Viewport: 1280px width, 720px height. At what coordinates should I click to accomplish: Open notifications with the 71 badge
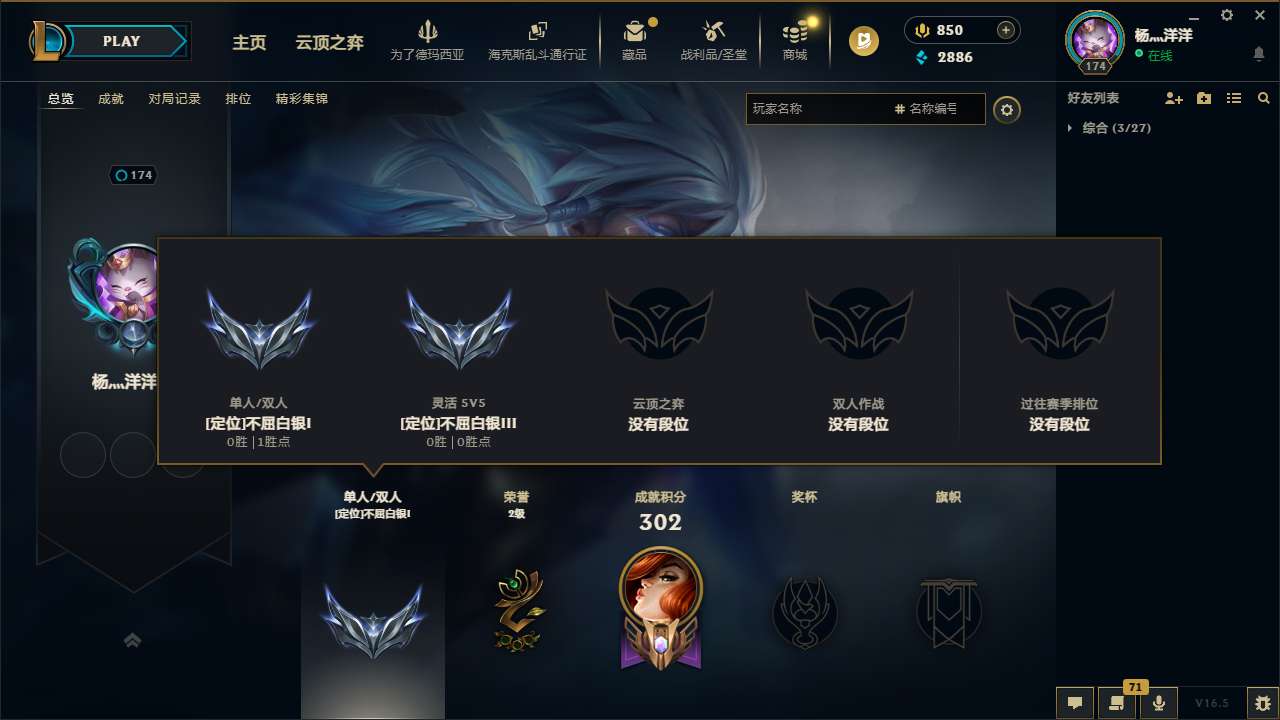click(1117, 703)
